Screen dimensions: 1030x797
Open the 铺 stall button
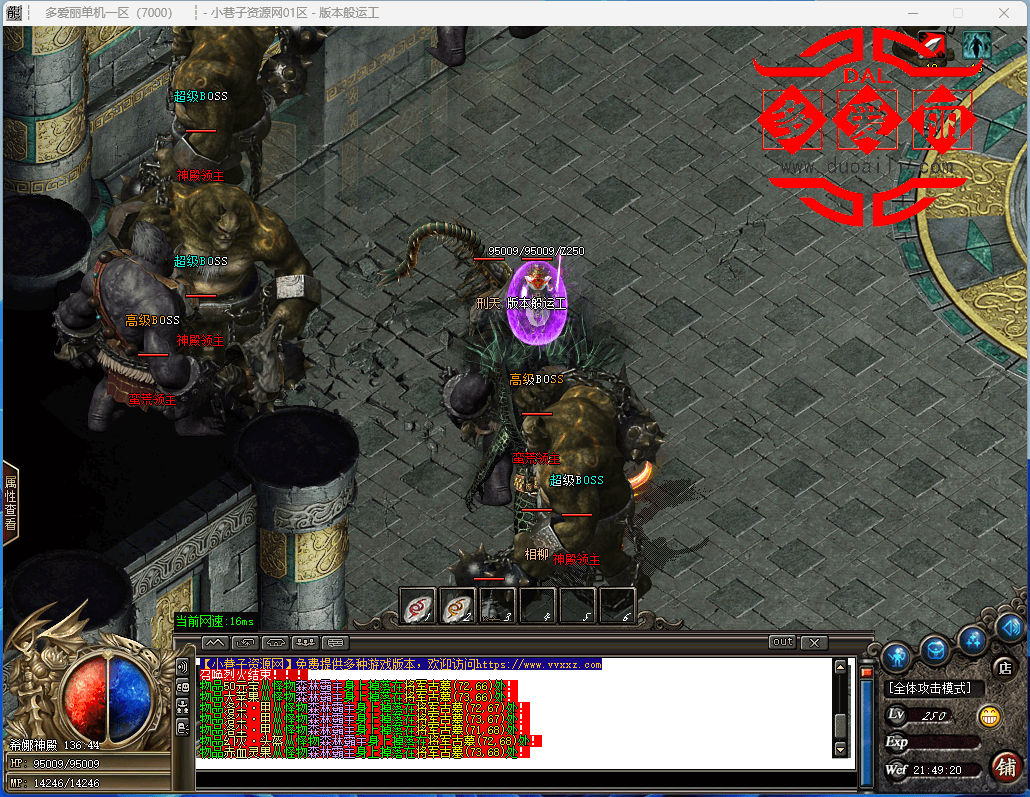click(1006, 767)
